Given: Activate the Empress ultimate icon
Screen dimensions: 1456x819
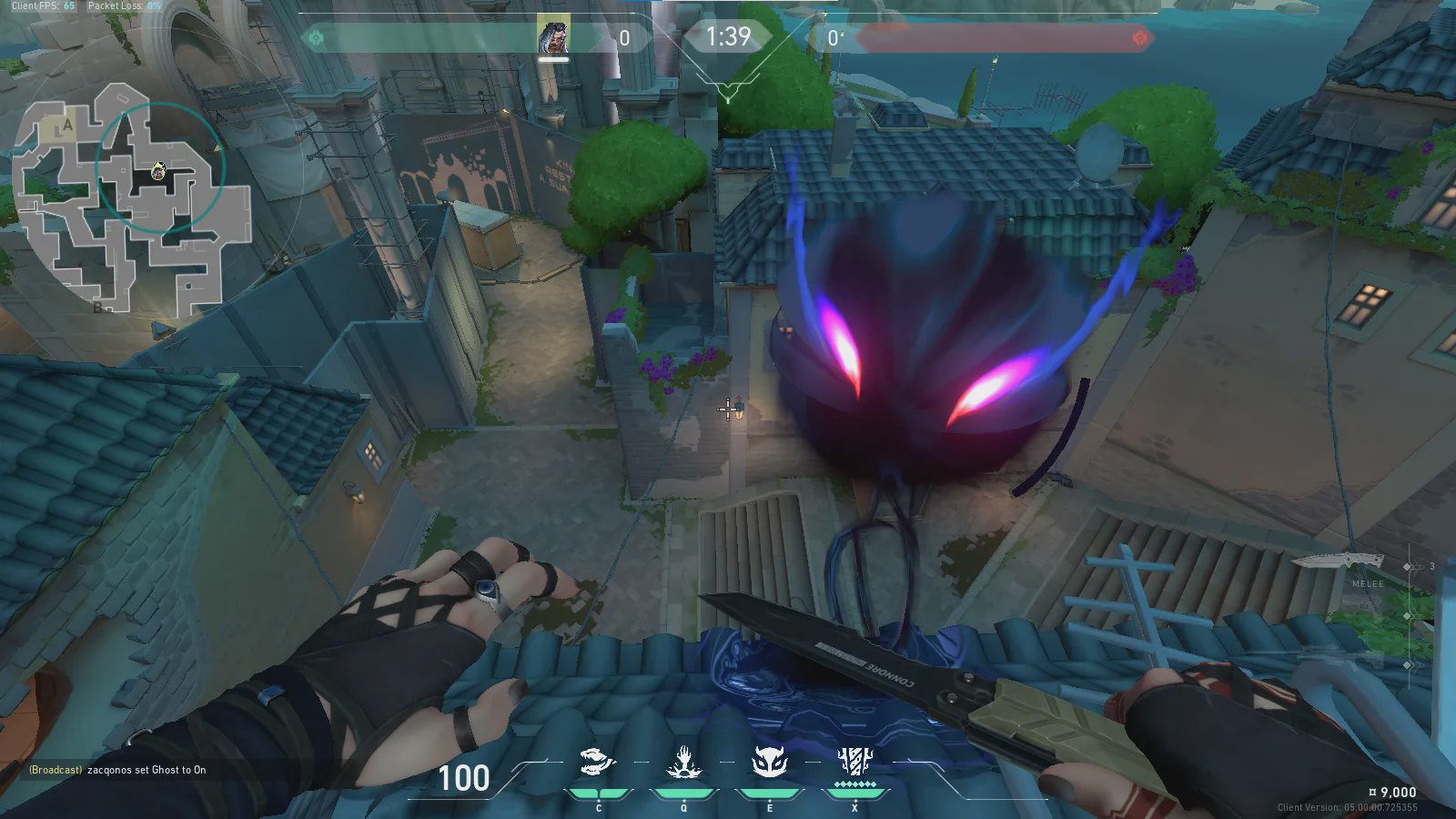Looking at the screenshot, I should 854,763.
